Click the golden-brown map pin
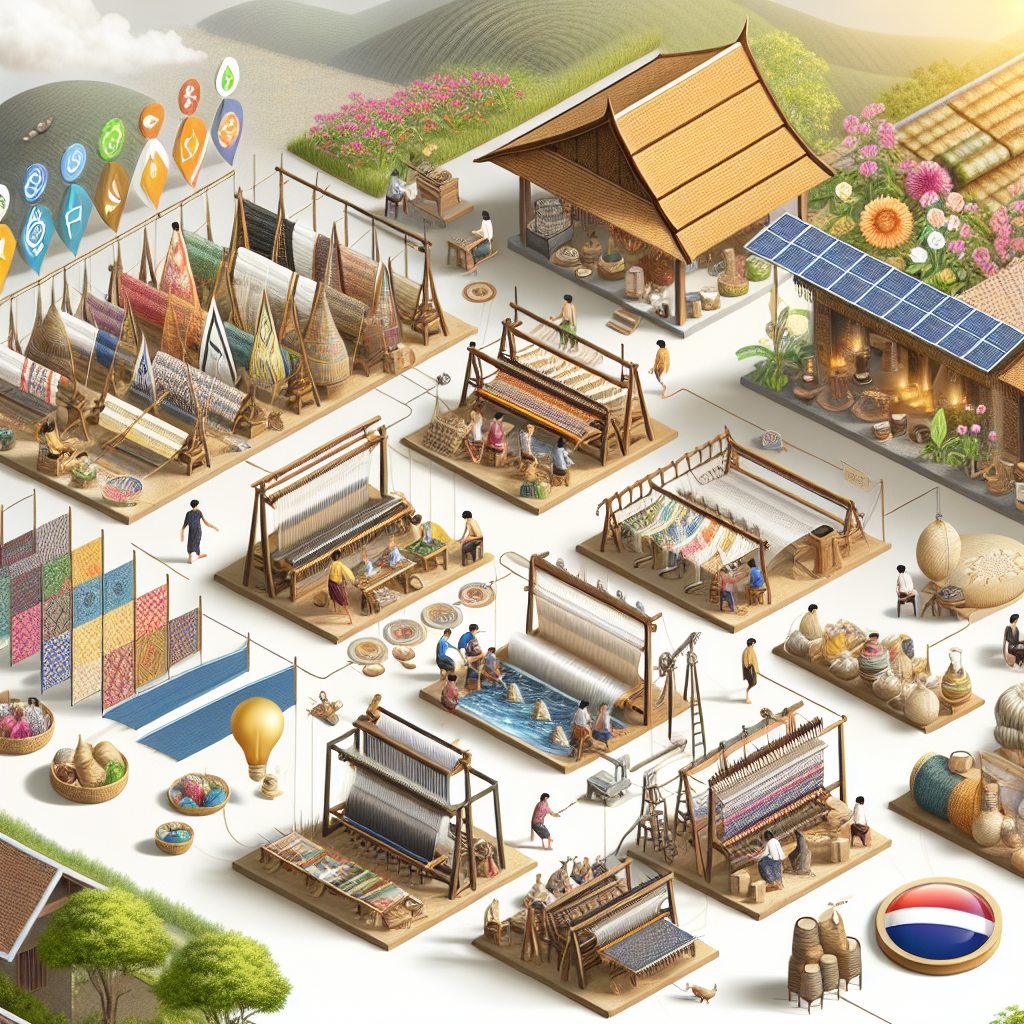The width and height of the screenshot is (1024, 1024). tap(112, 194)
